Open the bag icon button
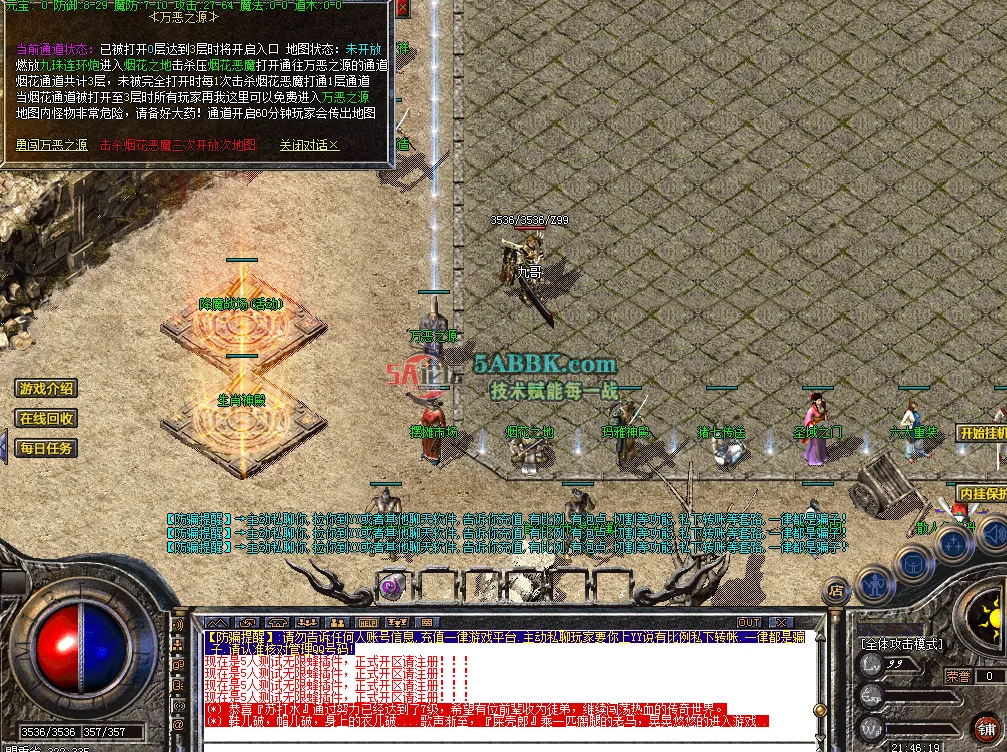Viewport: 1007px width, 752px height. click(x=914, y=562)
